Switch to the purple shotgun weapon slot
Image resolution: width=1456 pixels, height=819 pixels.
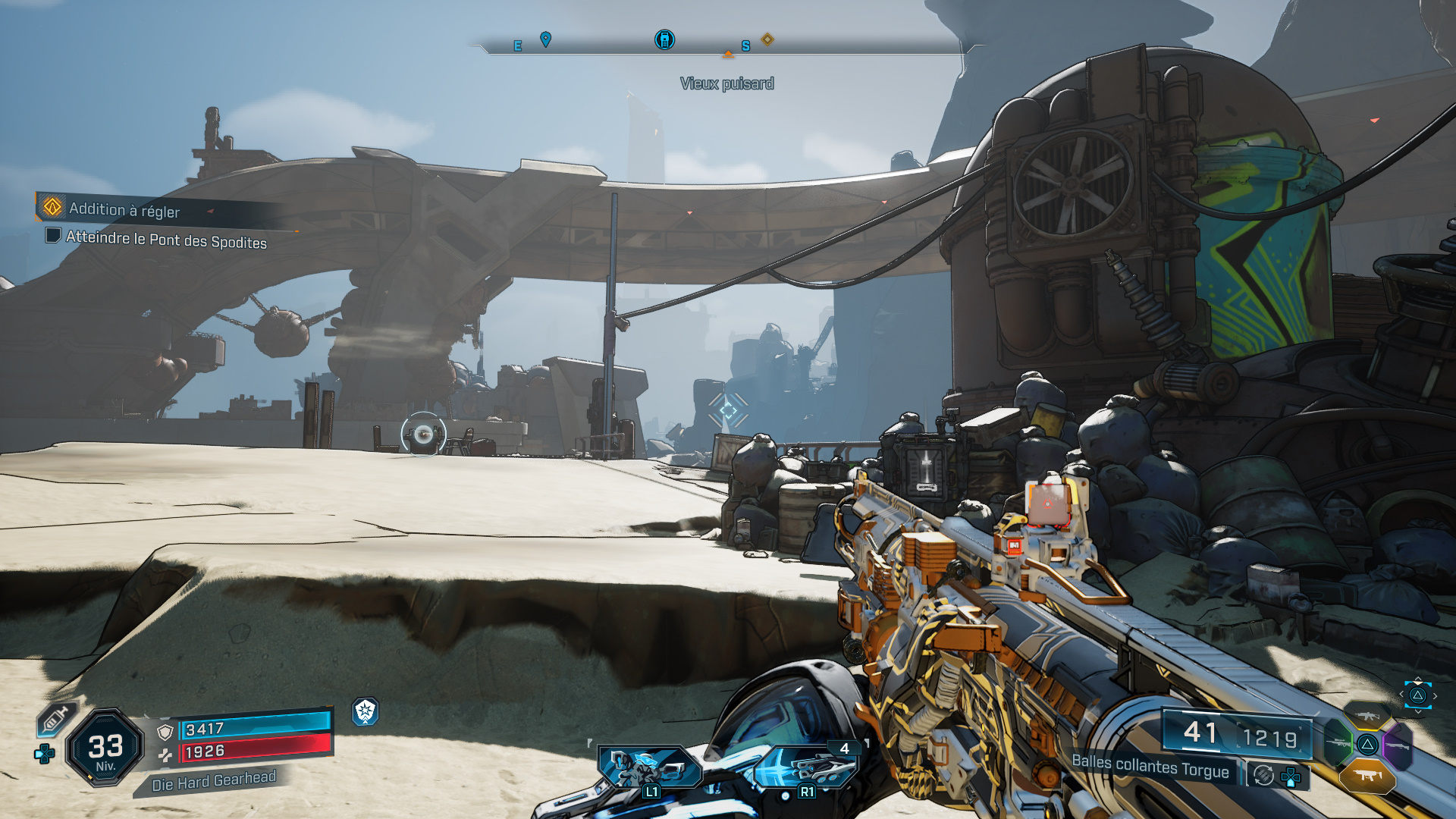pos(1398,745)
